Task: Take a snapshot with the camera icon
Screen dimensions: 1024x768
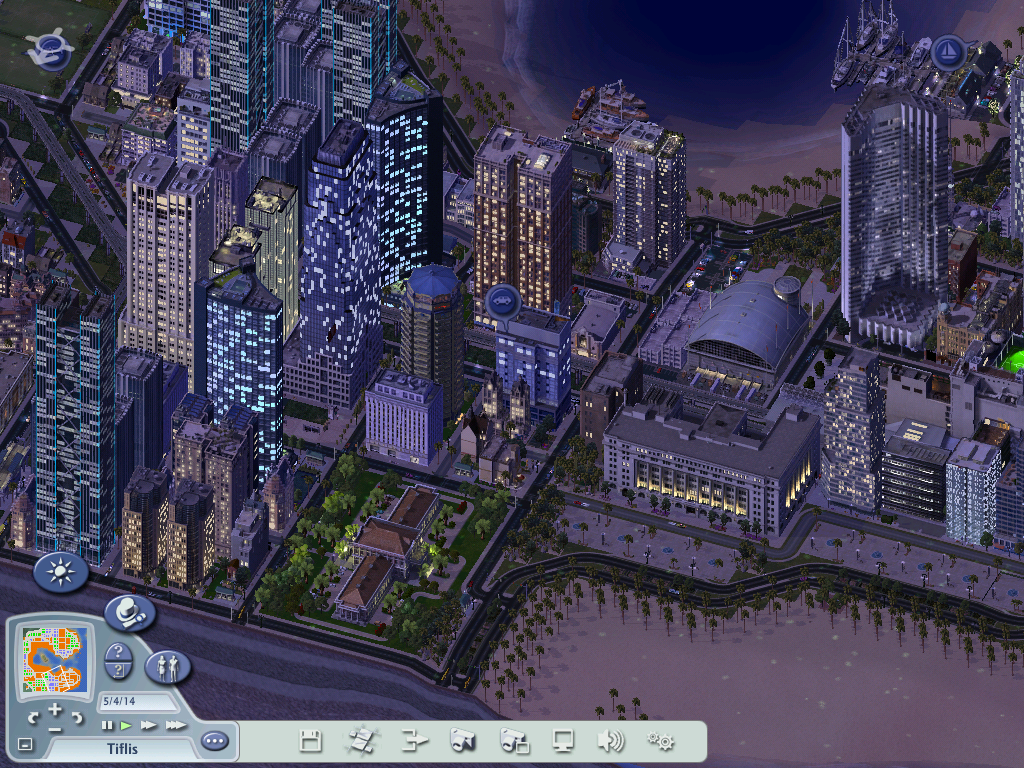Action: pyautogui.click(x=462, y=741)
